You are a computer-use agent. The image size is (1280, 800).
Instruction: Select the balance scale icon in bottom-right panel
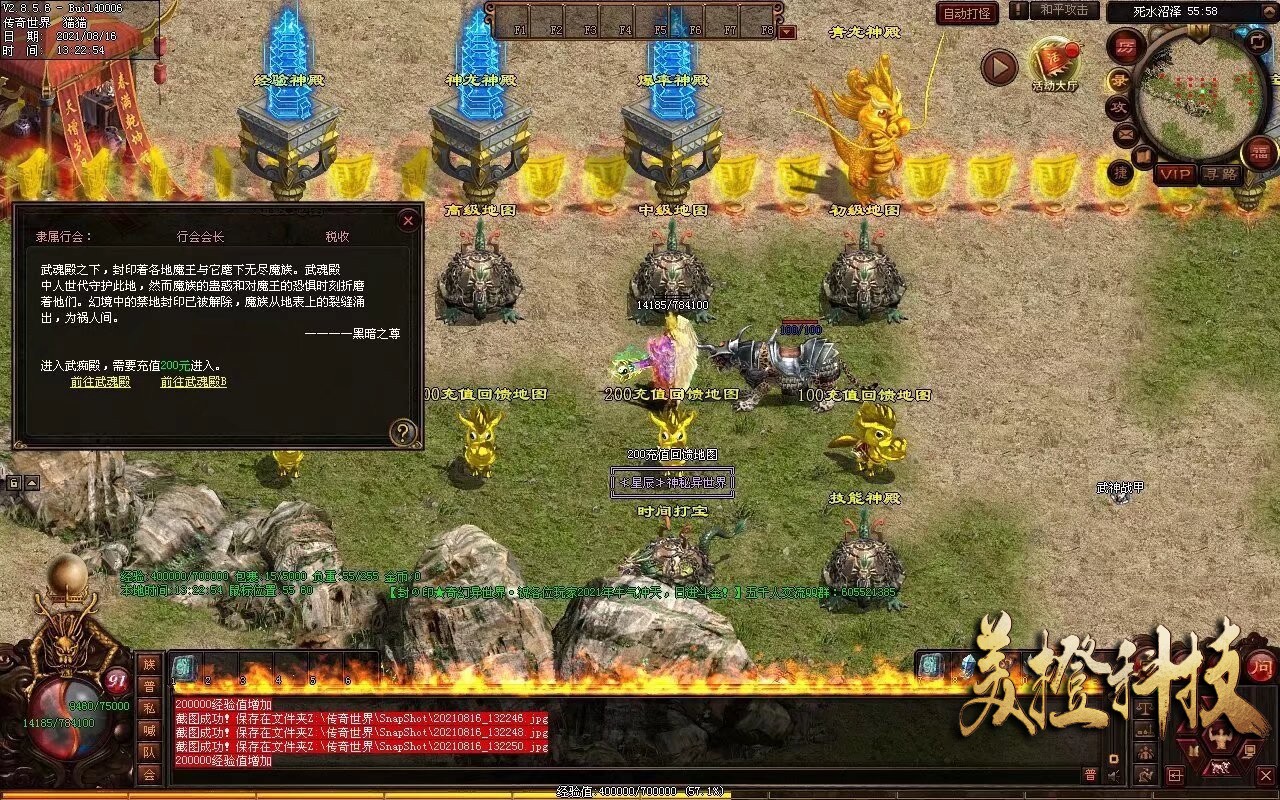[x=1144, y=709]
